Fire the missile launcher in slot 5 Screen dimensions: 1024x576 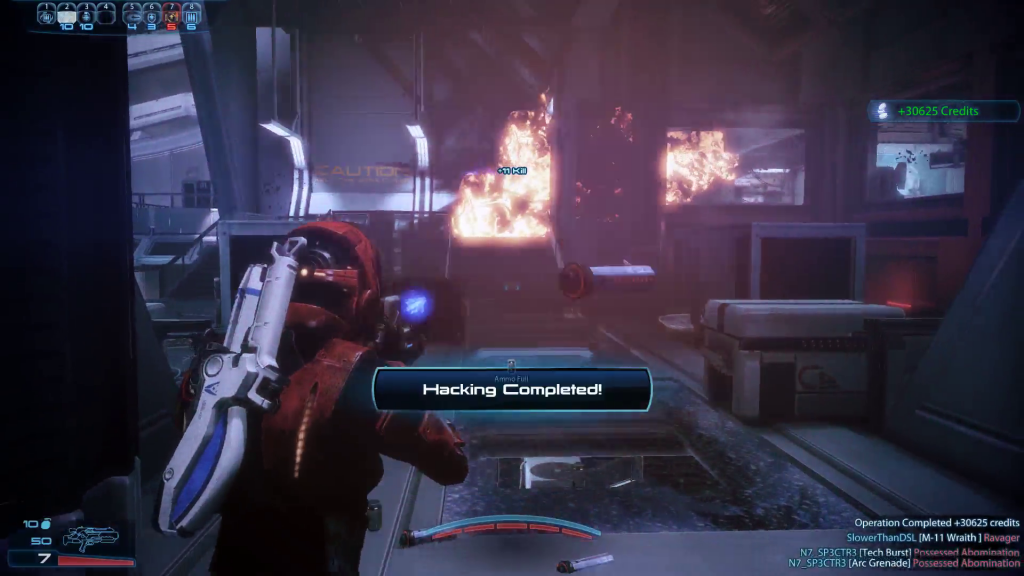pyautogui.click(x=133, y=15)
